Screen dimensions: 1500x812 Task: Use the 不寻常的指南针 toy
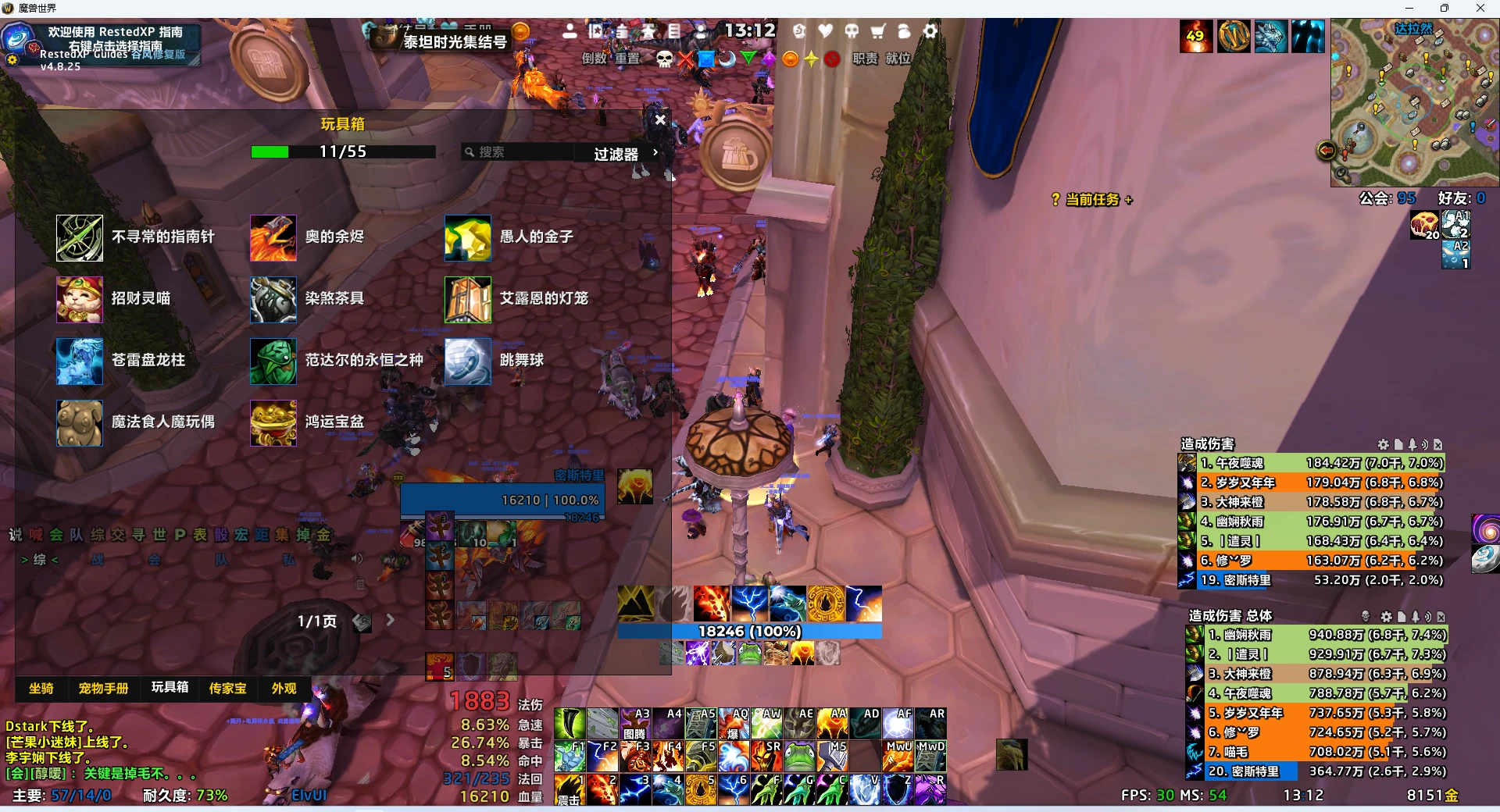coord(80,238)
